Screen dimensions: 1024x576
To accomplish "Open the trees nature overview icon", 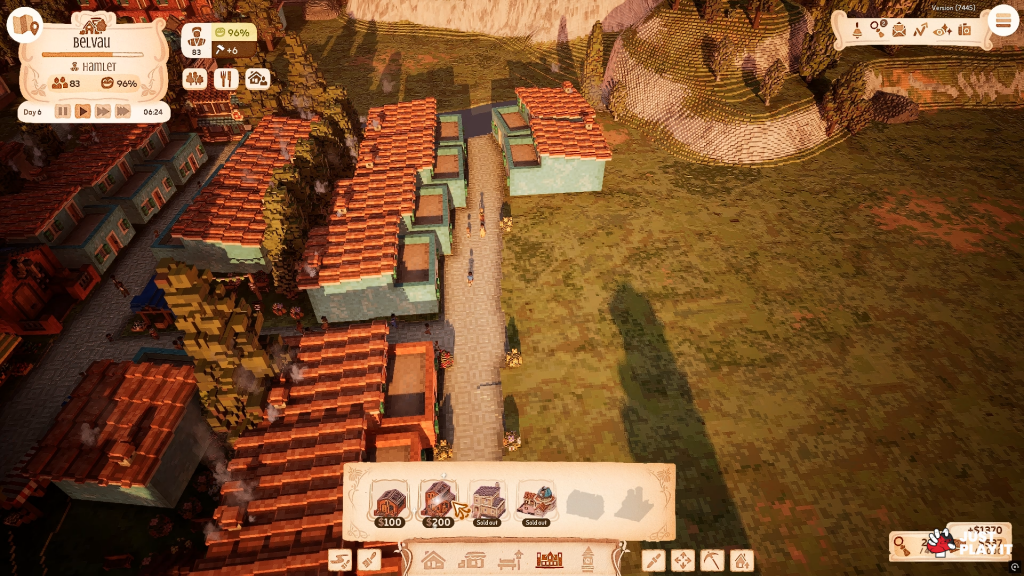I will pos(195,78).
